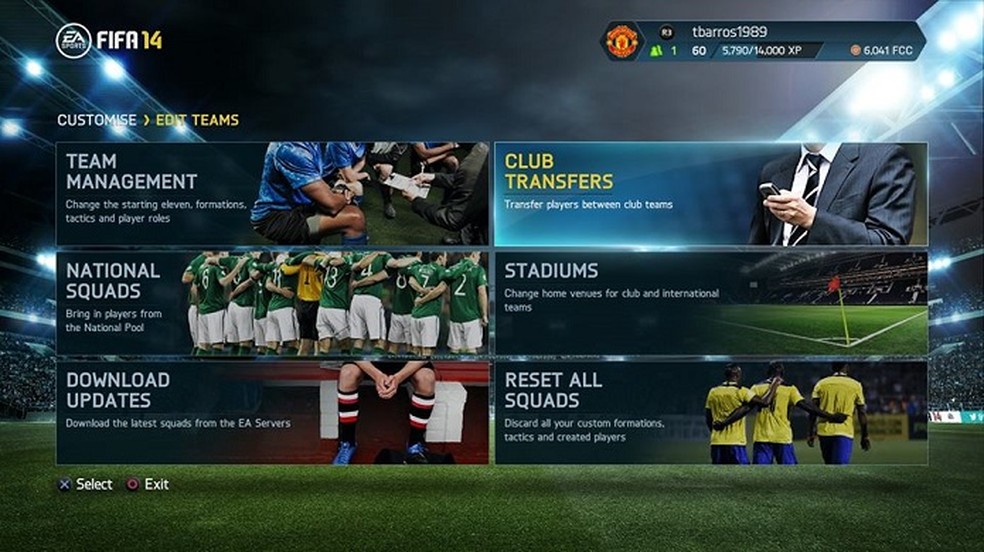The image size is (984, 552).
Task: Choose Reset All Squads
Action: [x=710, y=412]
